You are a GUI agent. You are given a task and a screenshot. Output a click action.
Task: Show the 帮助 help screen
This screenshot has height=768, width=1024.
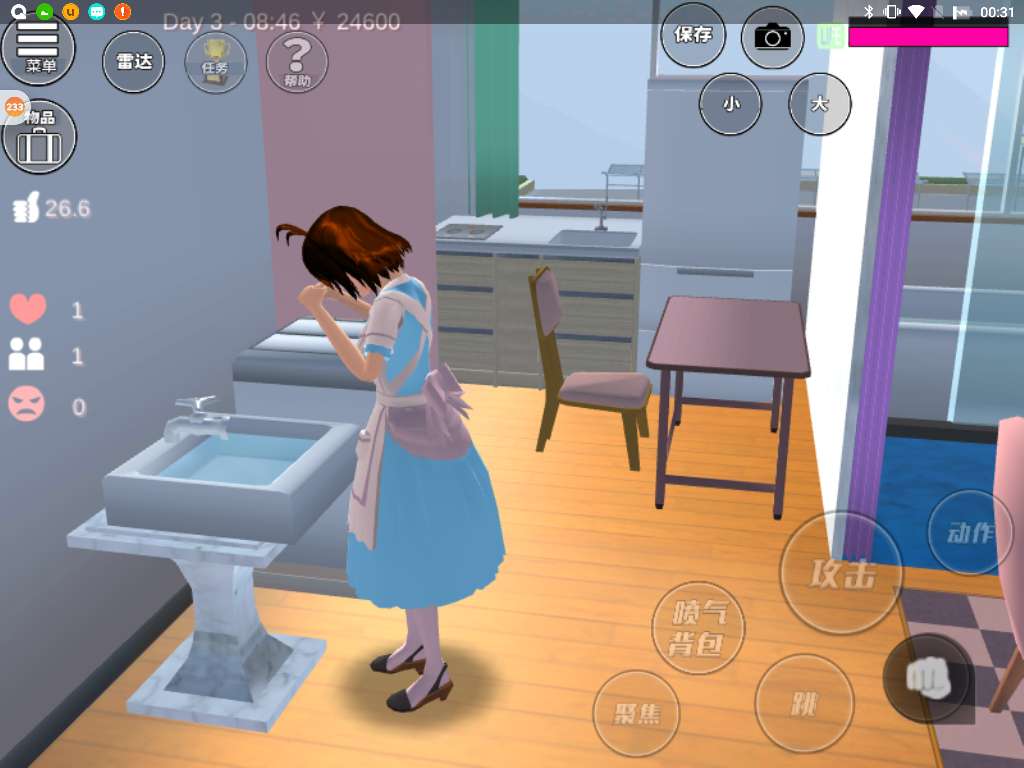point(297,62)
